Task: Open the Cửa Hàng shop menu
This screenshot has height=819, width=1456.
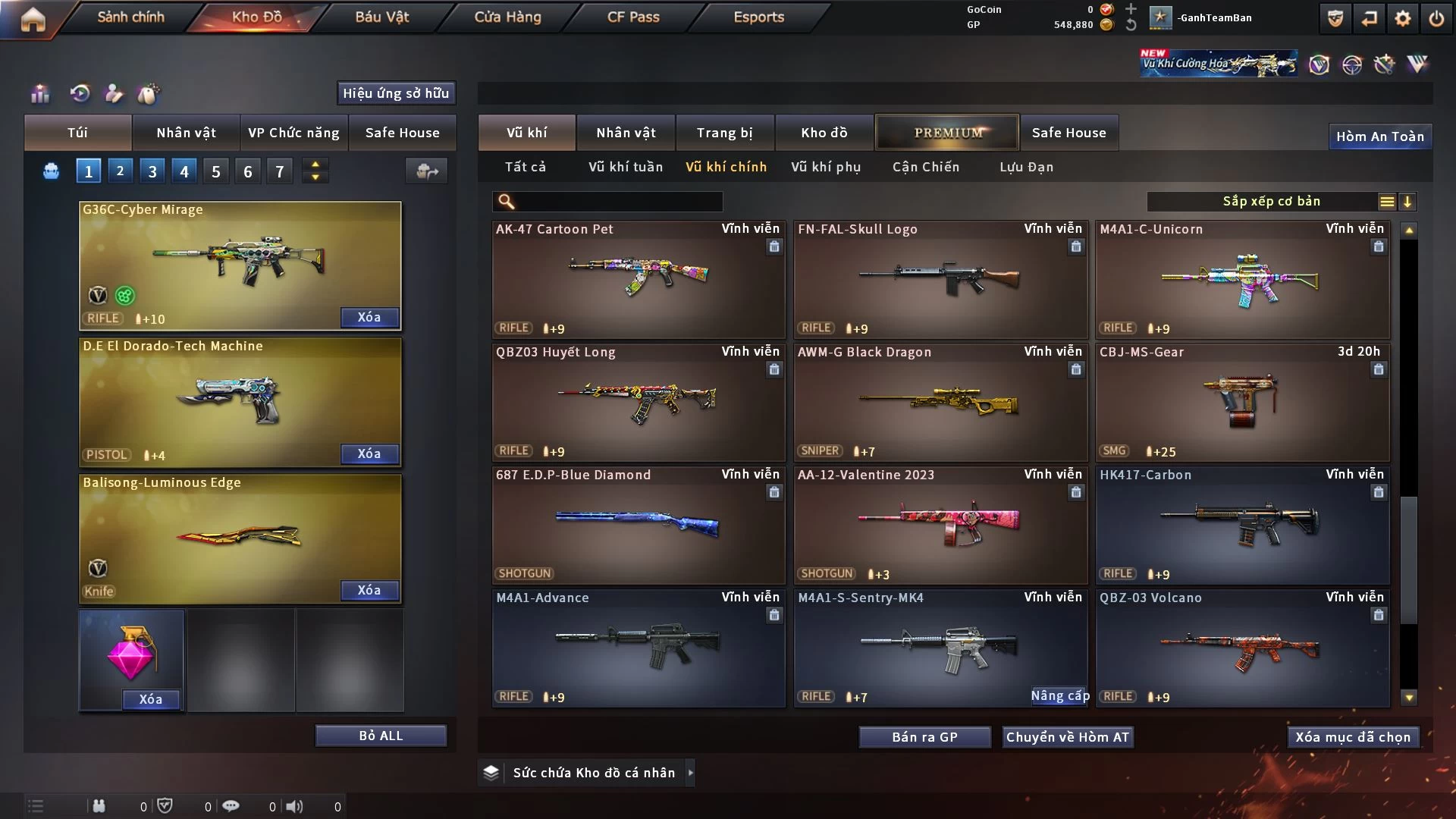Action: point(507,17)
